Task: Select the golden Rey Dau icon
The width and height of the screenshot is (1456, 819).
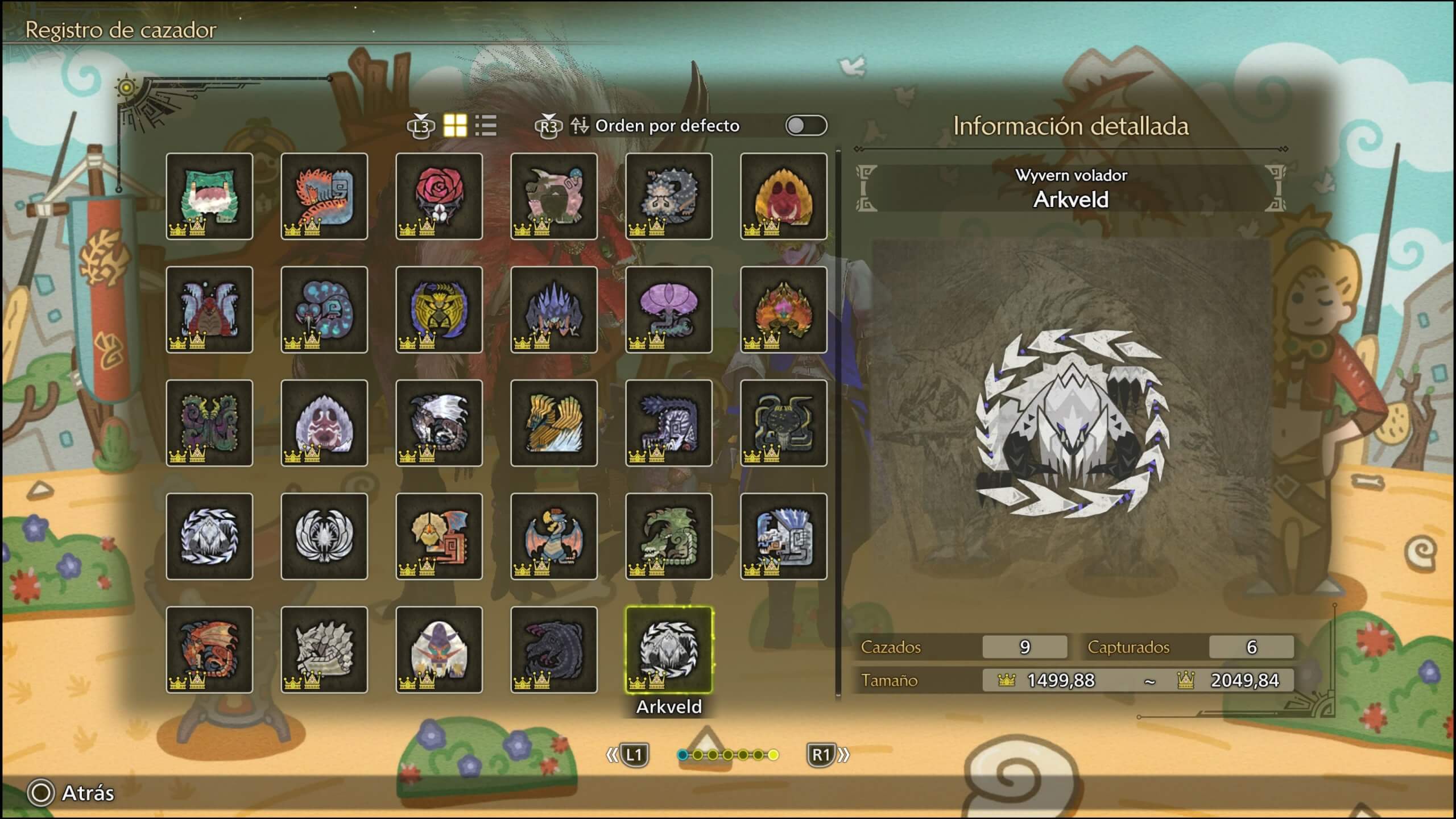Action: pos(439,309)
